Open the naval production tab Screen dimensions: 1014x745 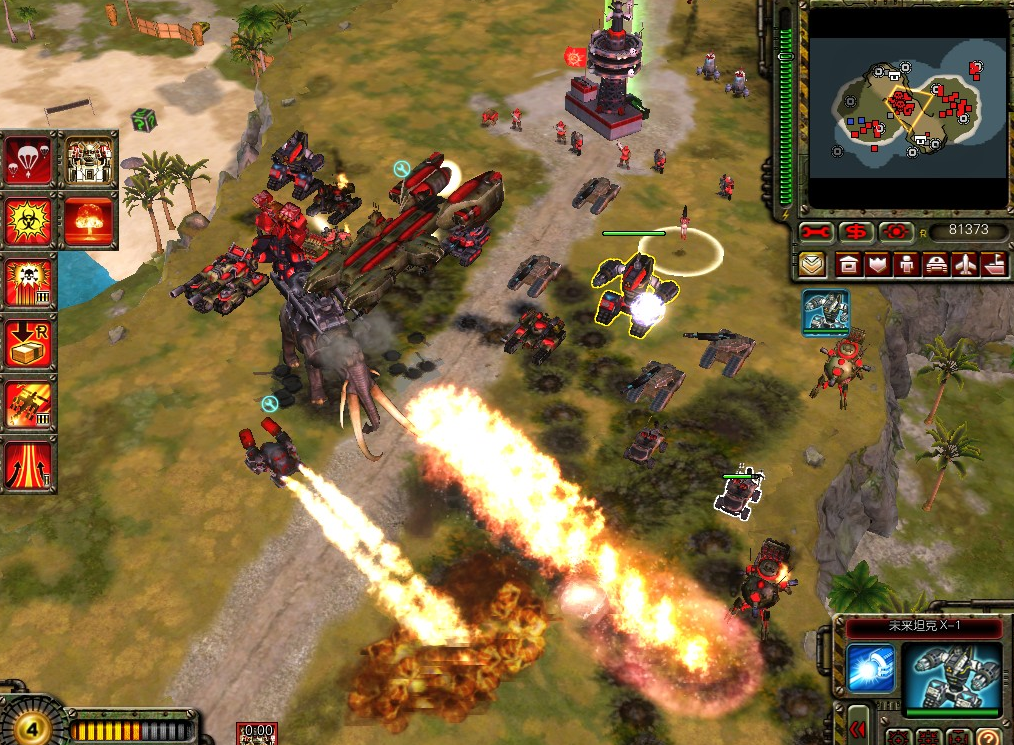point(994,265)
